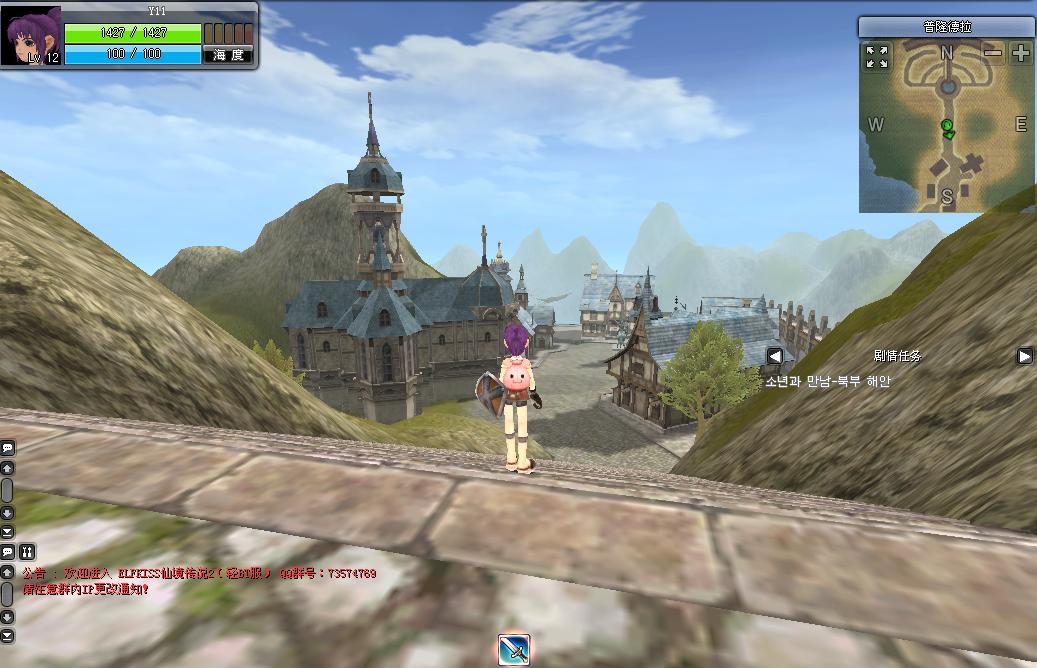Zoom in the minimap with the plus button

(x=1020, y=53)
